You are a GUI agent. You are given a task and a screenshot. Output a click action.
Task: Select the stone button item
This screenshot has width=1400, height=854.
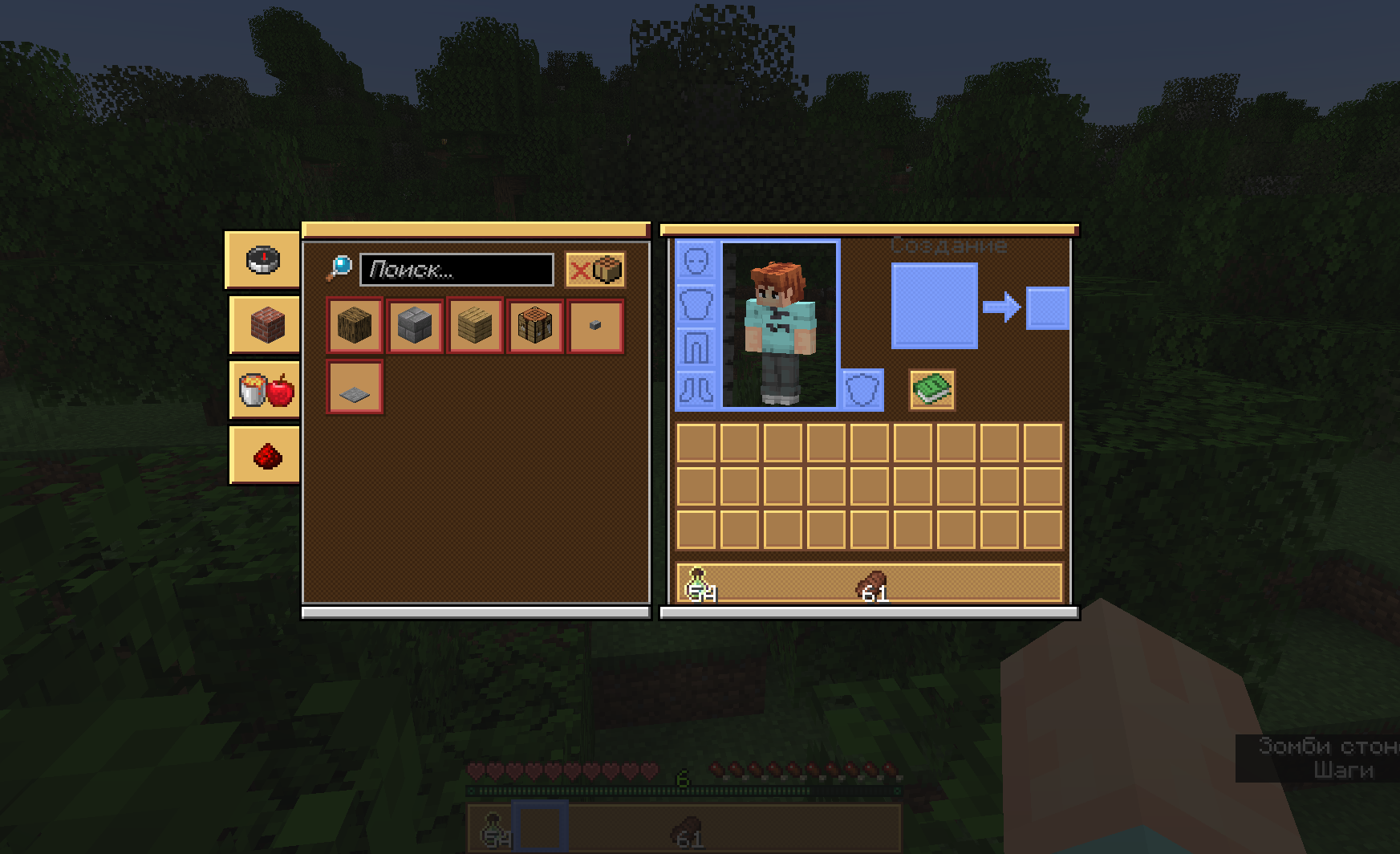pyautogui.click(x=594, y=325)
